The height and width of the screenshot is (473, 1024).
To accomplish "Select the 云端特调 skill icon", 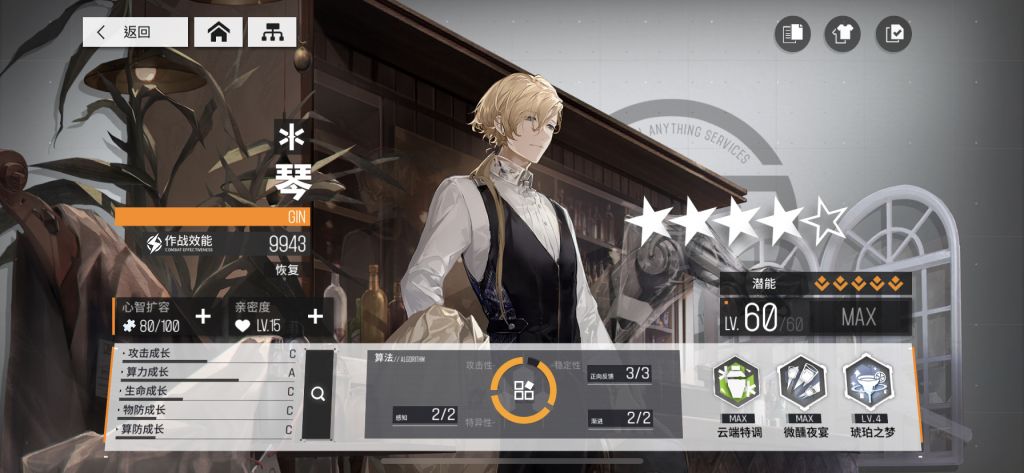I will [x=737, y=382].
